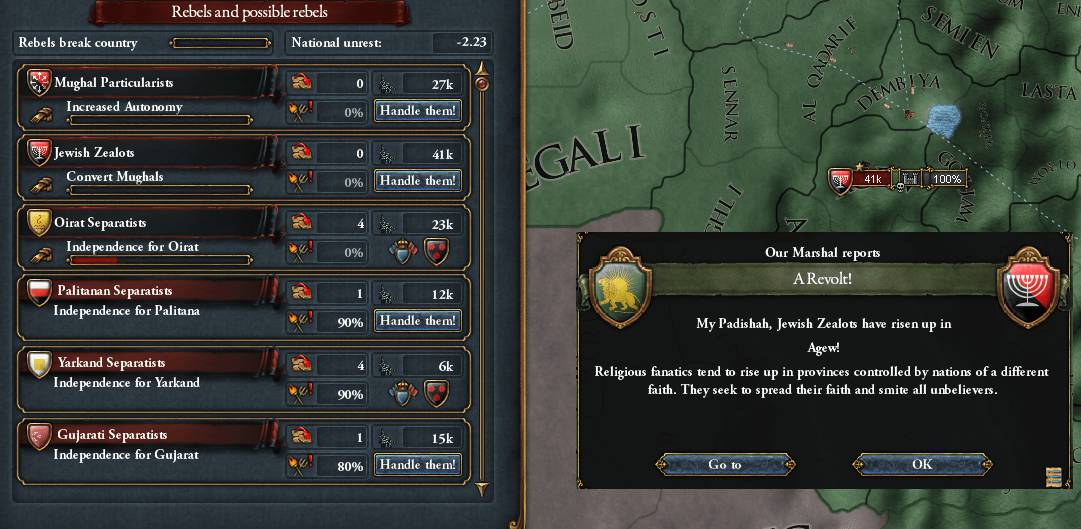Image resolution: width=1081 pixels, height=529 pixels.
Task: Click the Jewish Zealots shield icon
Action: click(39, 152)
